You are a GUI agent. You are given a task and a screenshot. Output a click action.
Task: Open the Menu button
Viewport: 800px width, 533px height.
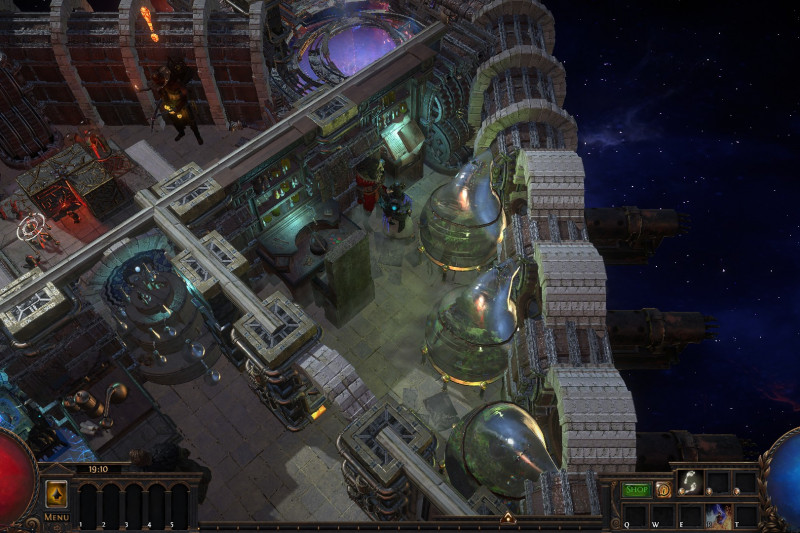(x=56, y=517)
